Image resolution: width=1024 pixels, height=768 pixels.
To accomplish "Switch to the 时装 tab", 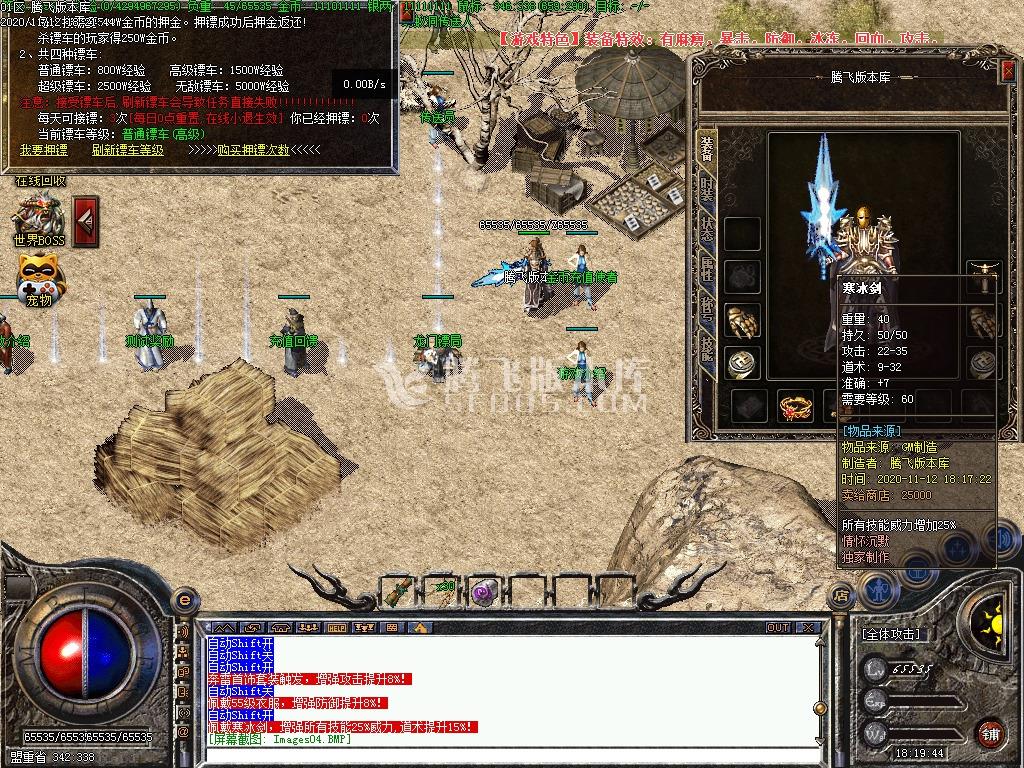I will [x=707, y=187].
